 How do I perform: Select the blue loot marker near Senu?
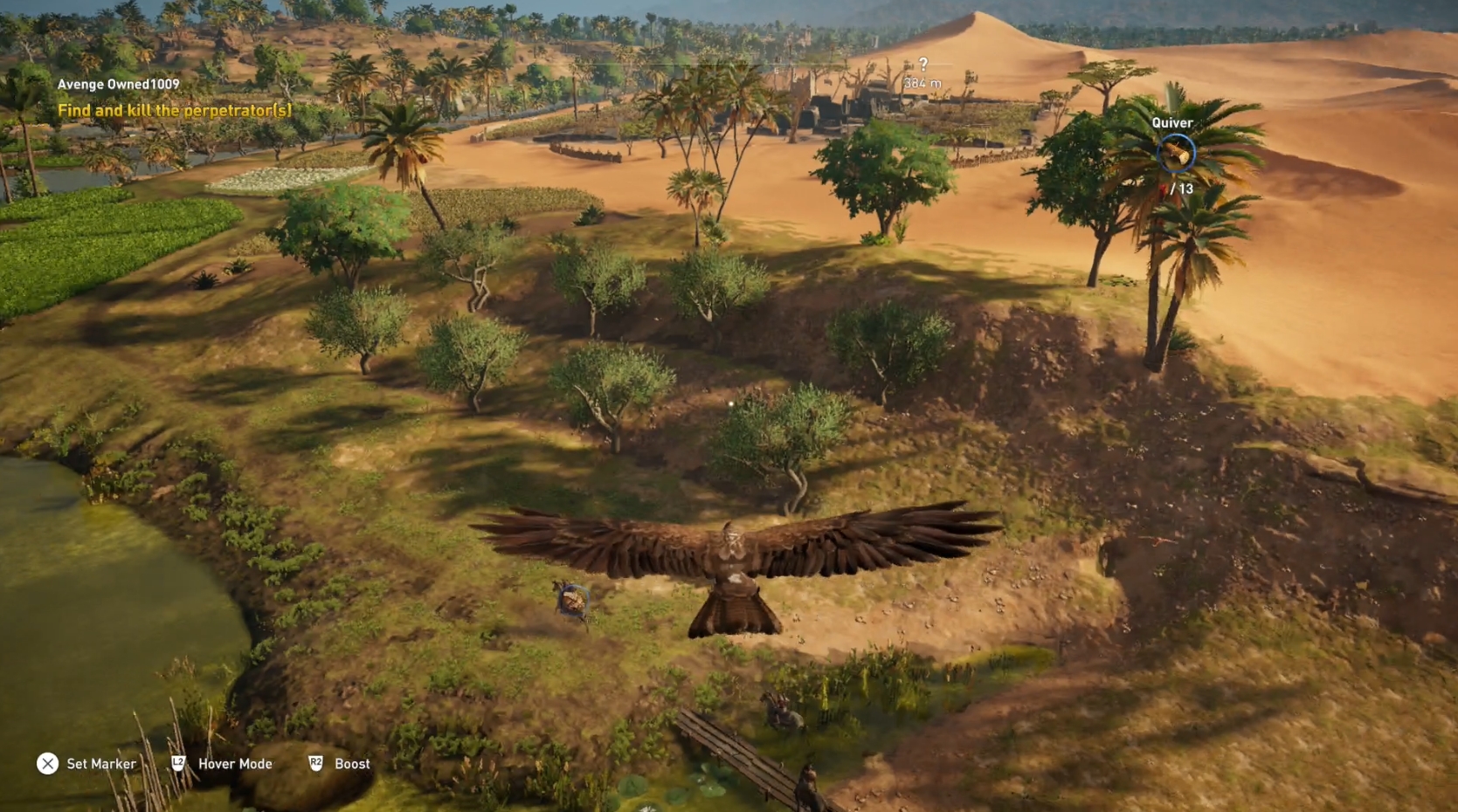[574, 599]
